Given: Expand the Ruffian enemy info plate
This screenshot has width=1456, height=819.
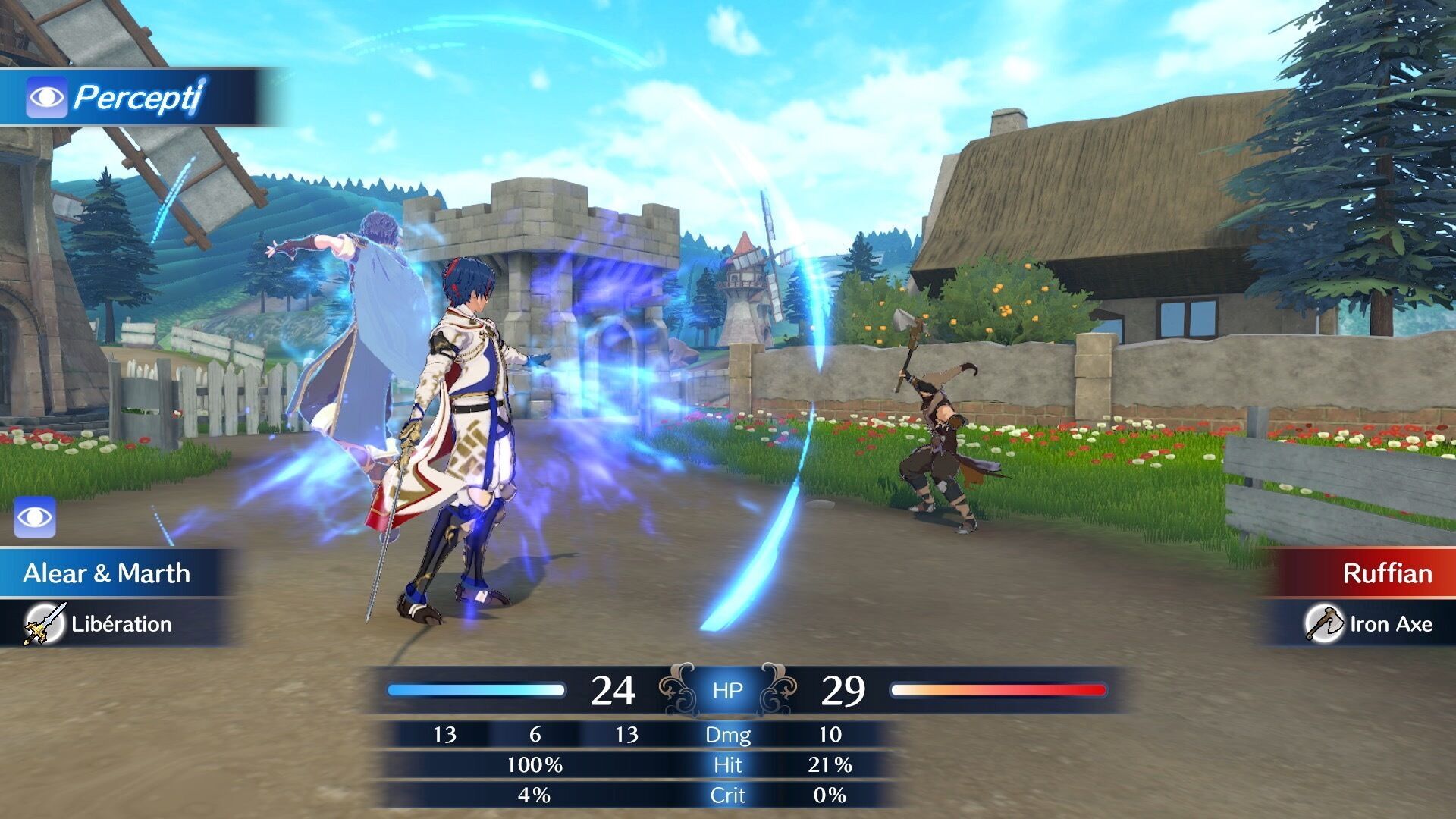Looking at the screenshot, I should tap(1388, 574).
